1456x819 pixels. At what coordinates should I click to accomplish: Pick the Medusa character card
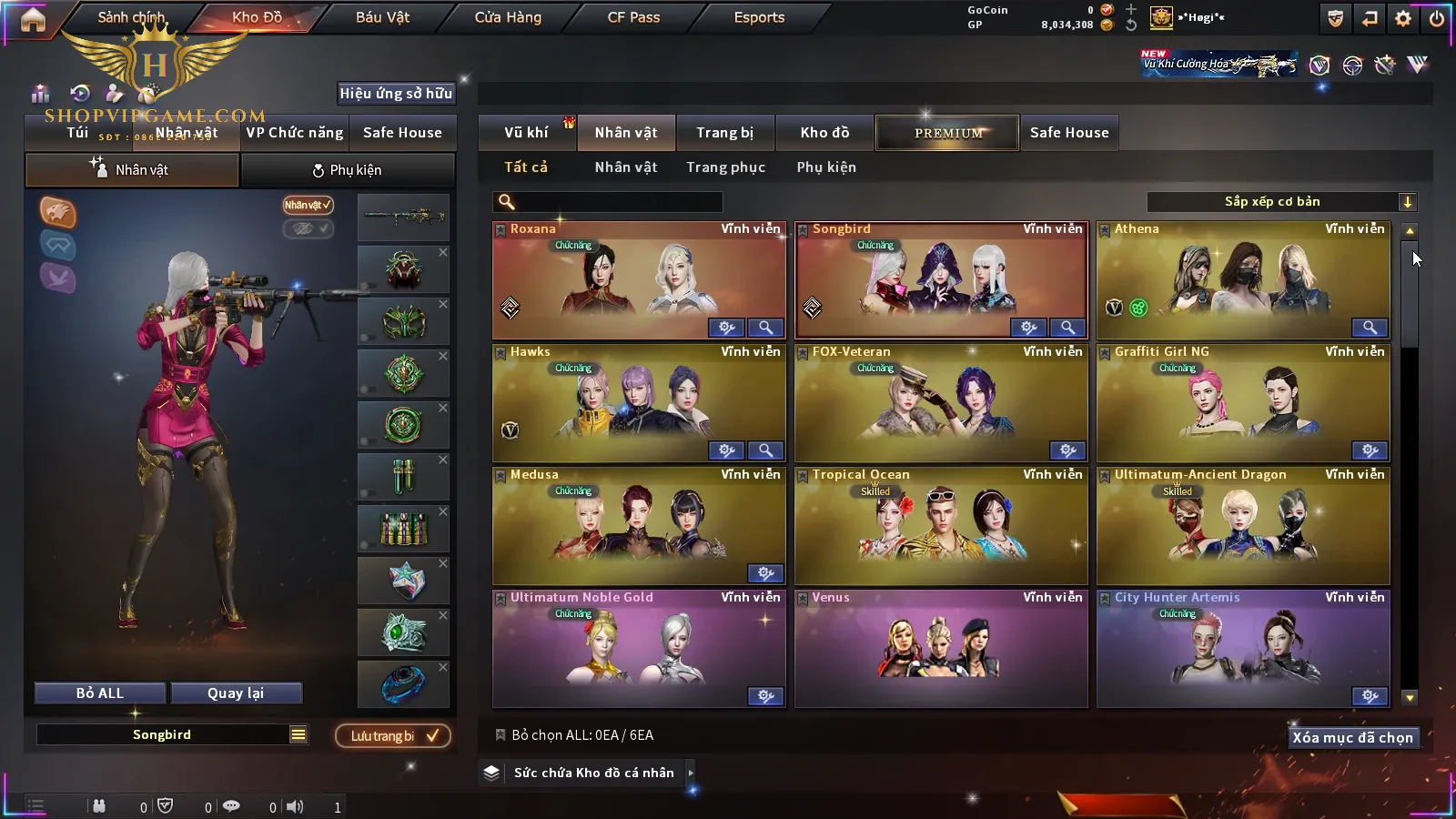click(637, 526)
